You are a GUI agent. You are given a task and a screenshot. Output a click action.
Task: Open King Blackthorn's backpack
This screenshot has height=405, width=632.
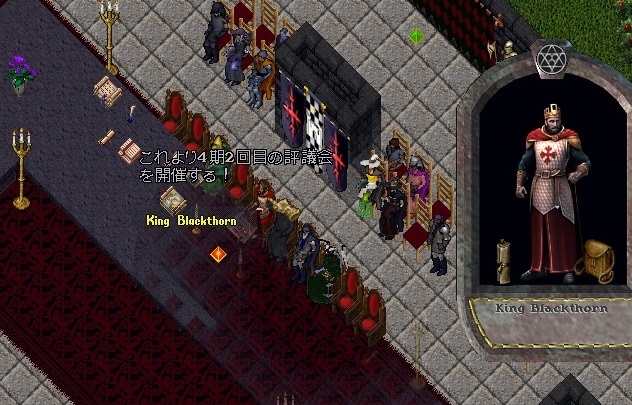coord(597,262)
